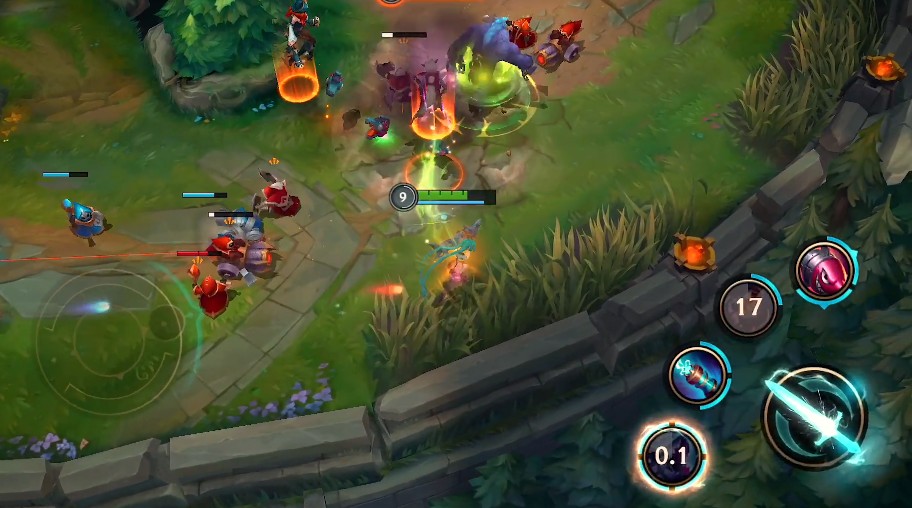Trigger the pink chomper ability icon
Image resolution: width=912 pixels, height=508 pixels.
coord(825,270)
